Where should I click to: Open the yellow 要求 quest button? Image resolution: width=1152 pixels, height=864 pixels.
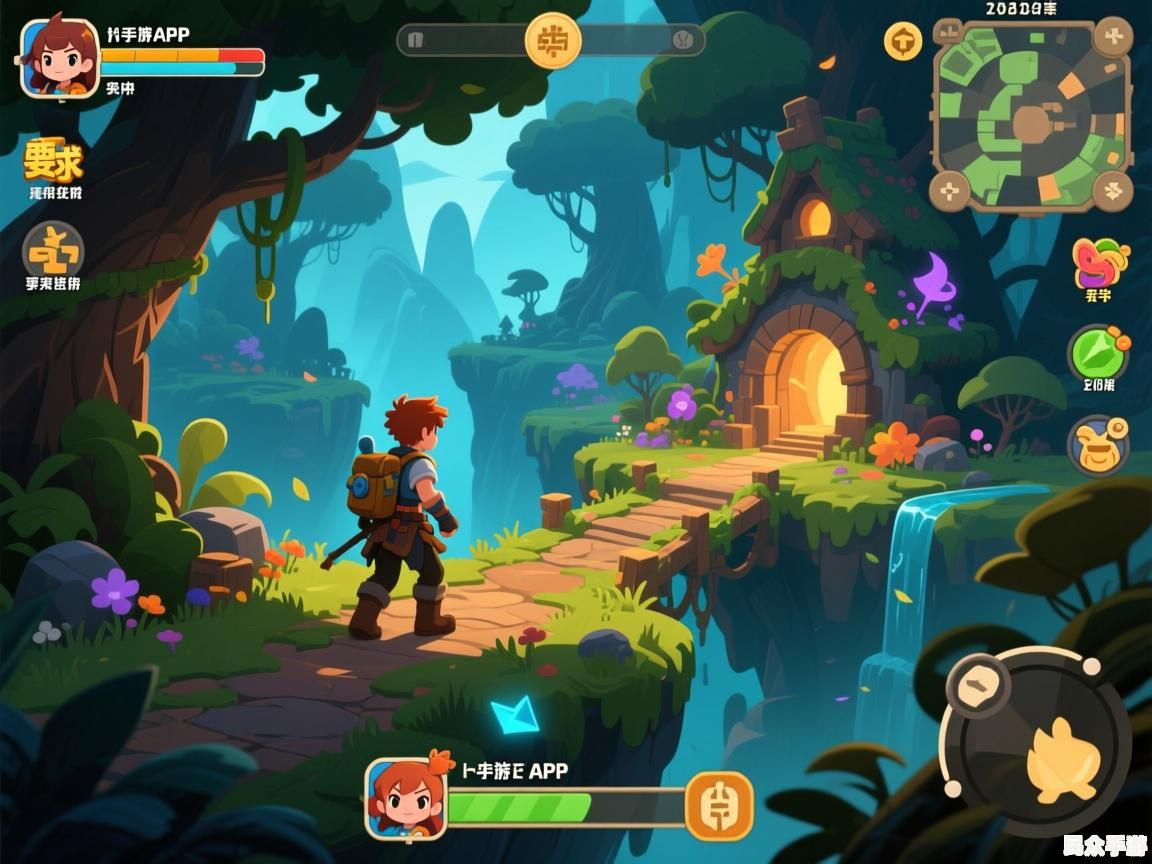[53, 160]
